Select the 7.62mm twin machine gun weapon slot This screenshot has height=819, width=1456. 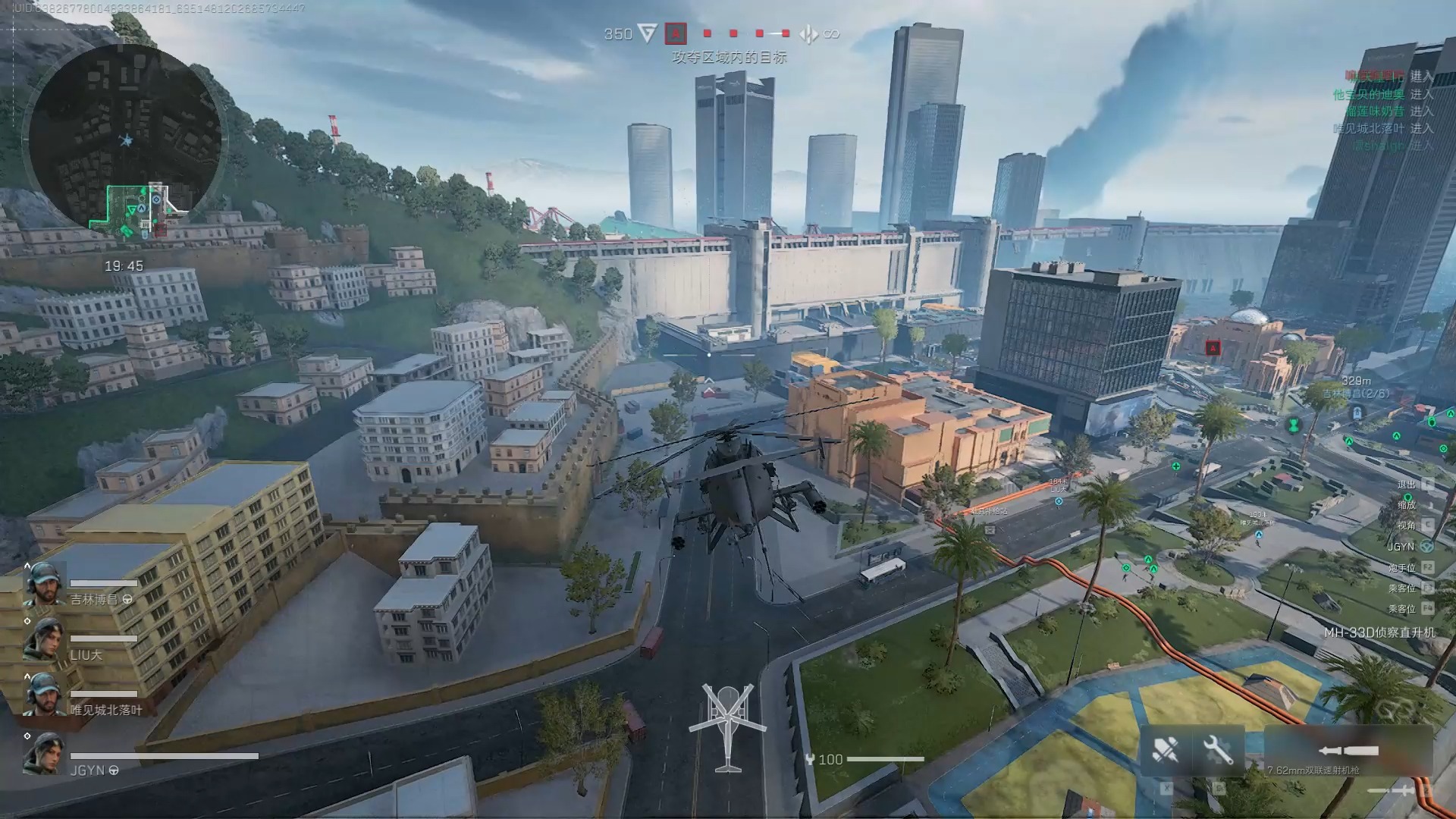[1348, 752]
